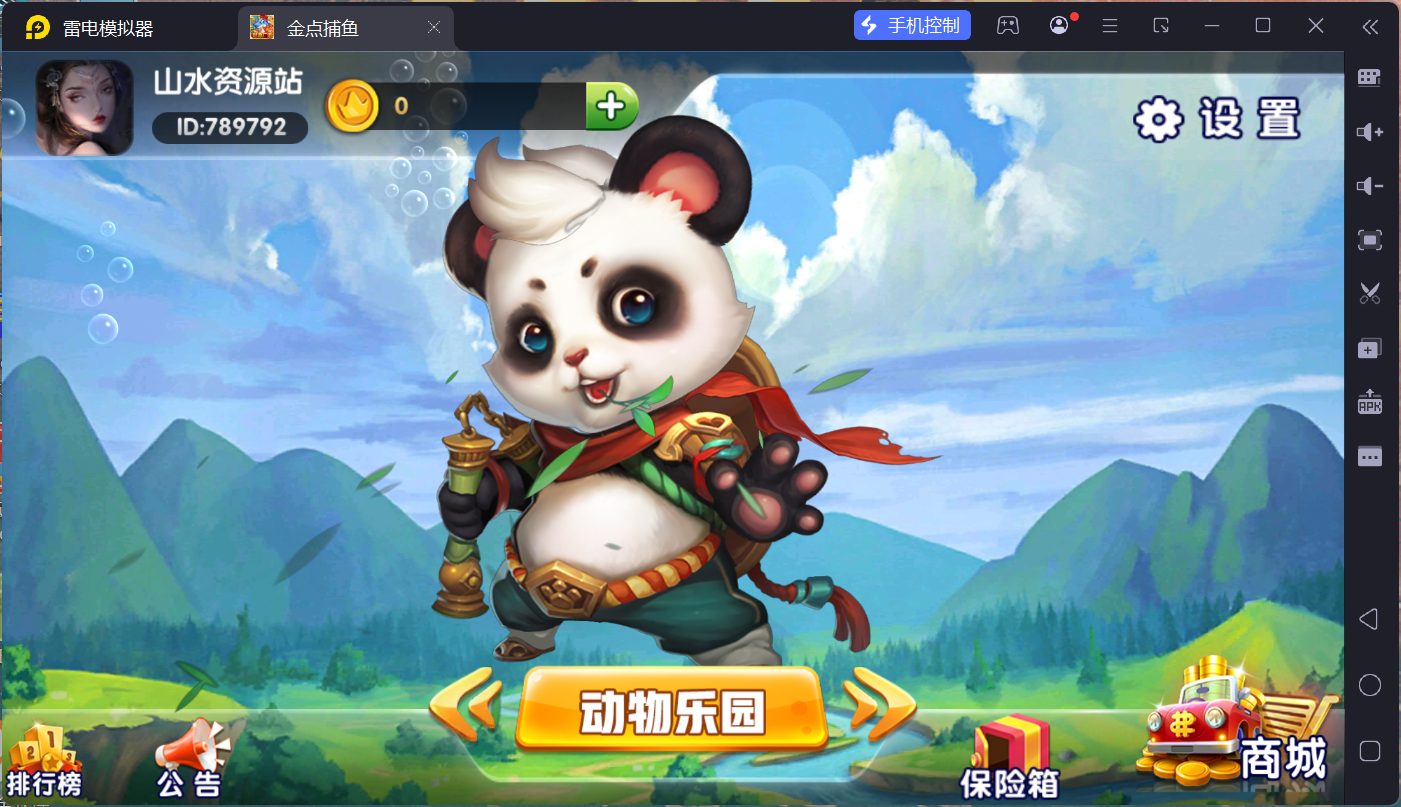Click the green plus to add gold coins

(612, 106)
